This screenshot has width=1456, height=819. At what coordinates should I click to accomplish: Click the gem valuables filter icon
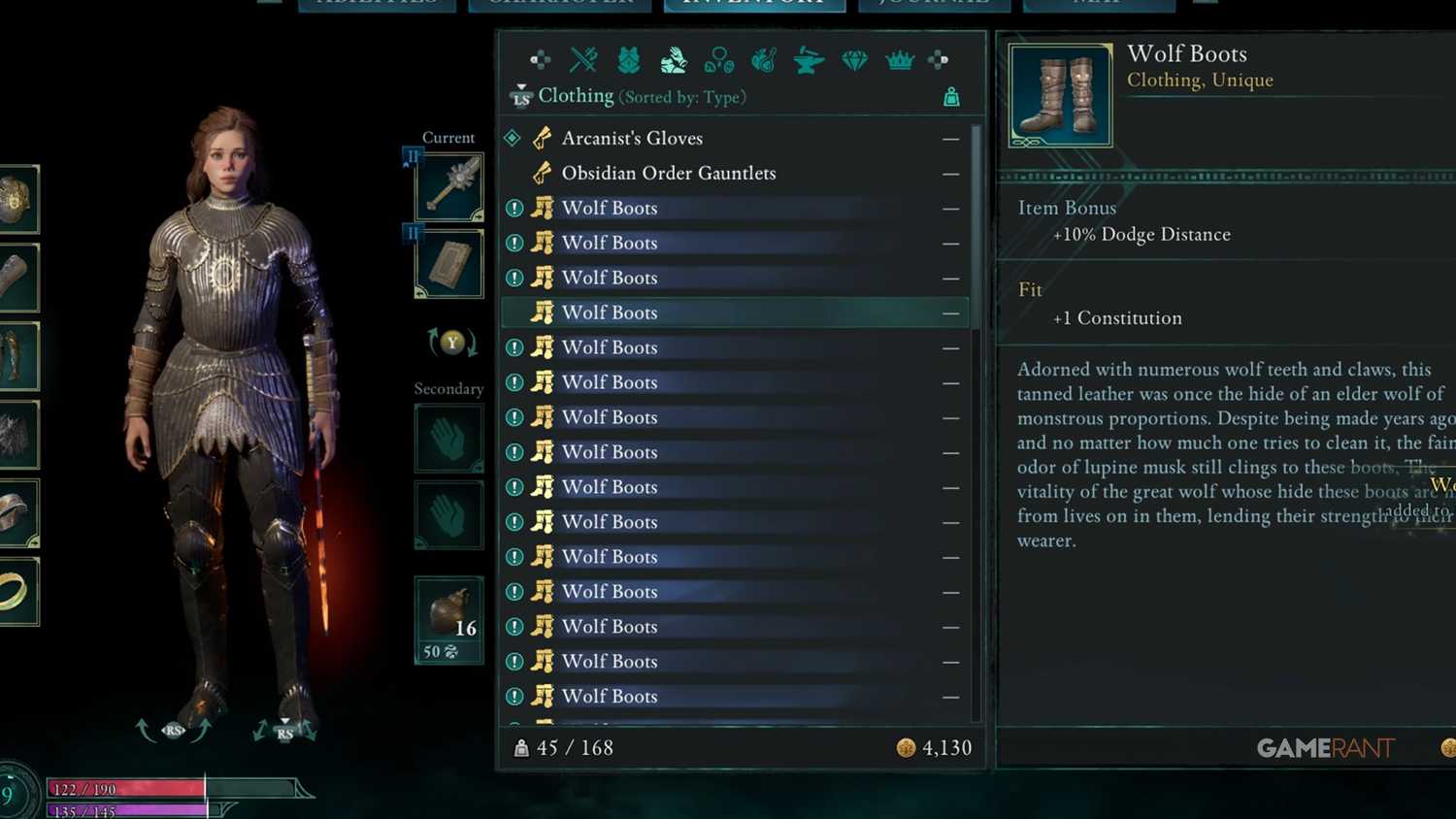click(855, 58)
